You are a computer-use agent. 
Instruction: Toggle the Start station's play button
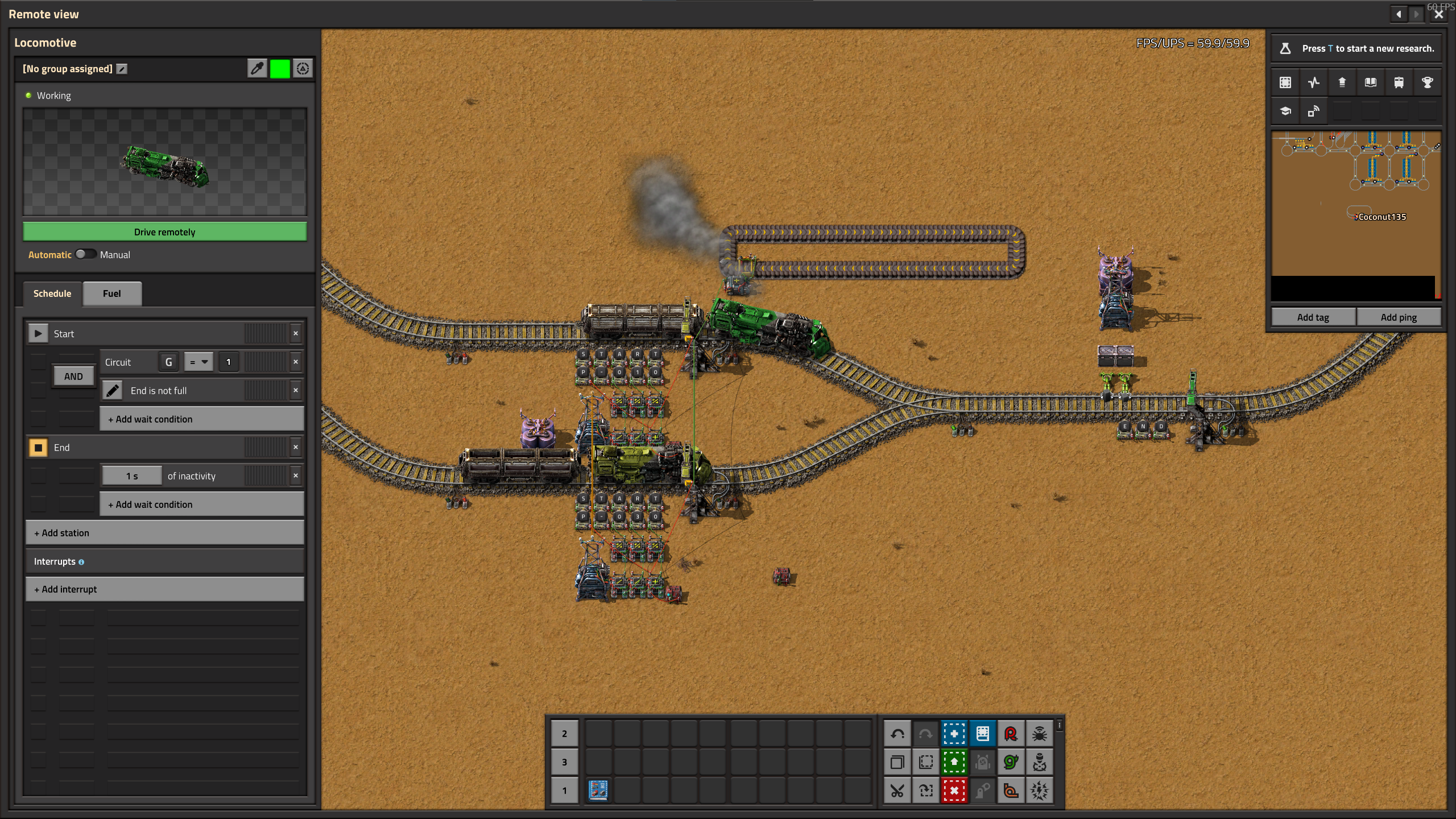click(x=38, y=333)
